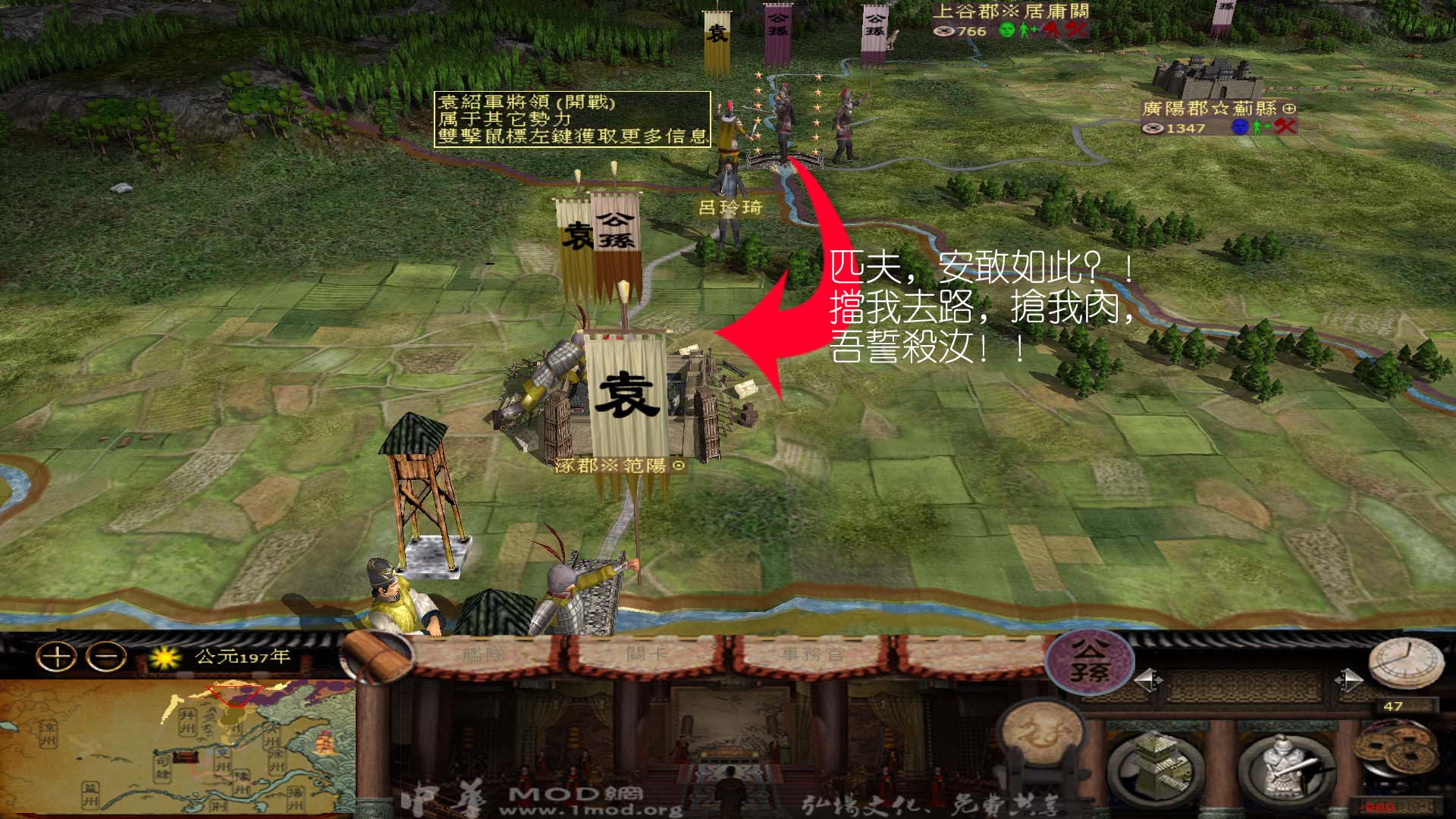Viewport: 1456px width, 819px height.
Task: Click the 47 counter near the sundial
Action: pos(1395,706)
